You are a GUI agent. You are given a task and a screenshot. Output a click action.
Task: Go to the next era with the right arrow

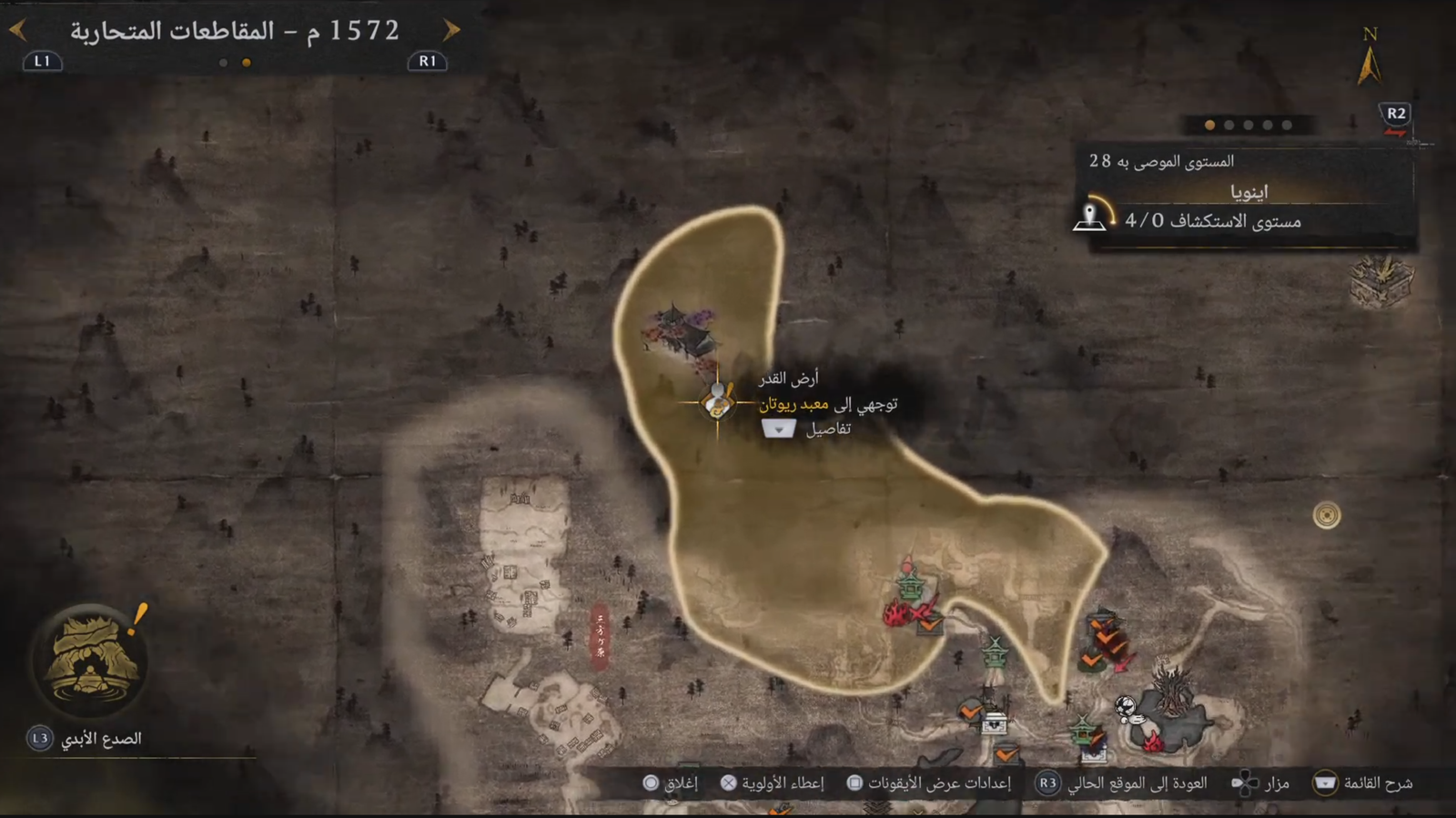[451, 31]
